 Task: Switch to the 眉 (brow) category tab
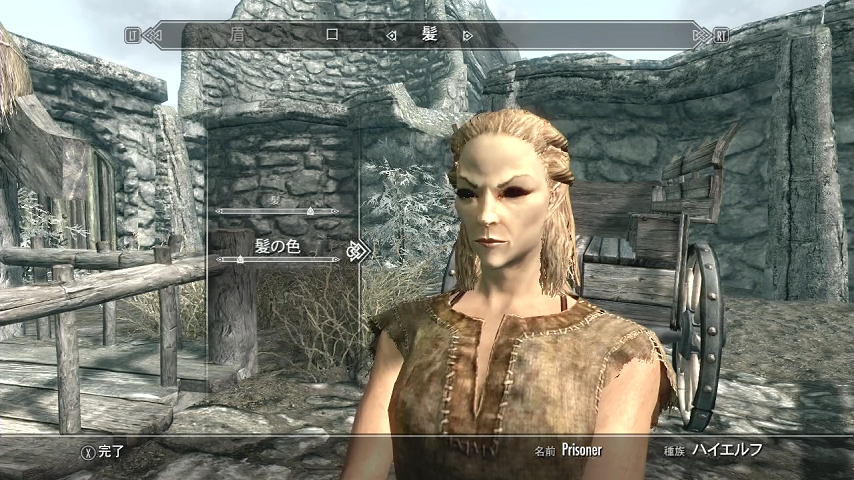pyautogui.click(x=237, y=34)
